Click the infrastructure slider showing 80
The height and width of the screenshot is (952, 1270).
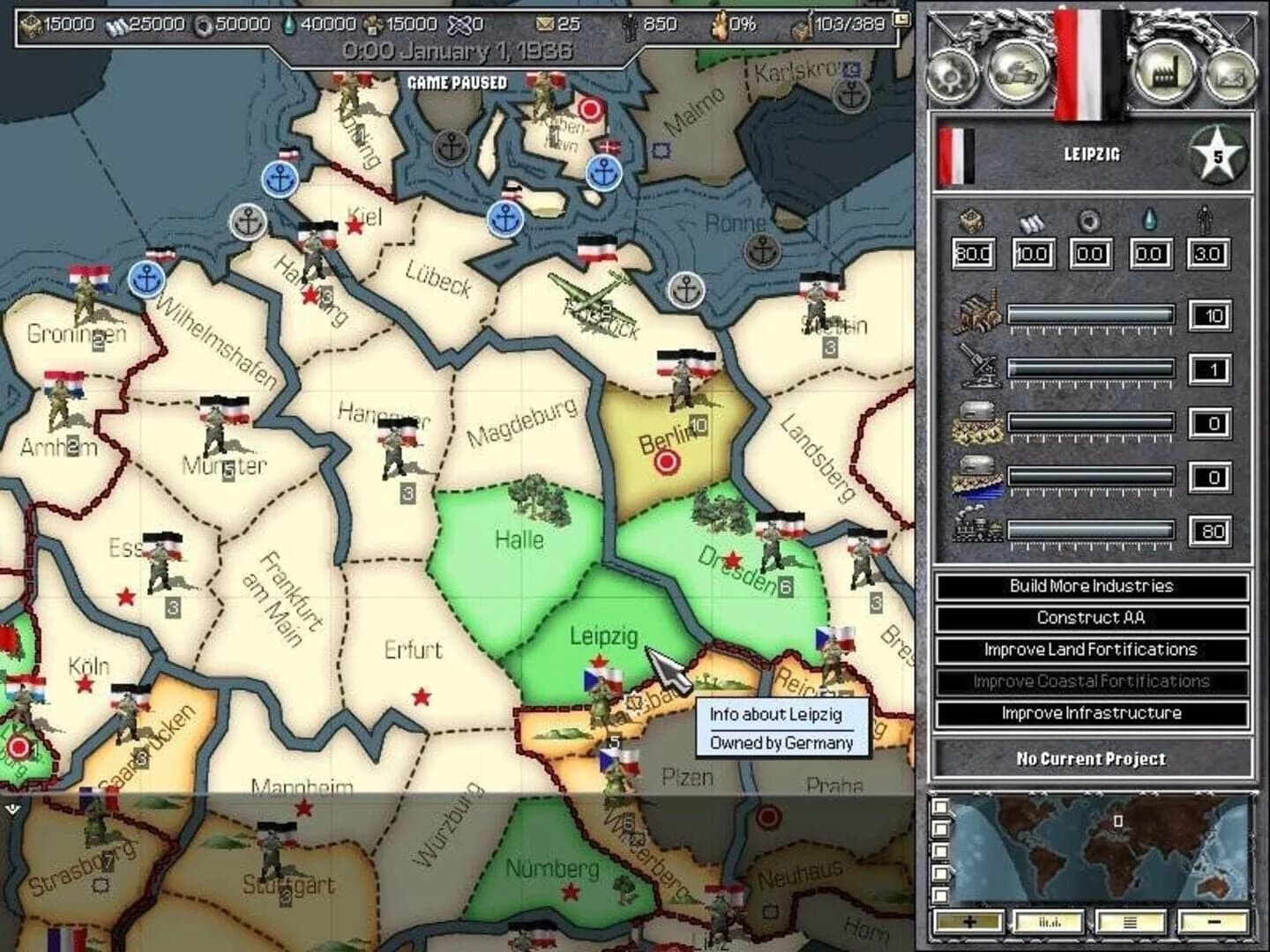click(1089, 529)
